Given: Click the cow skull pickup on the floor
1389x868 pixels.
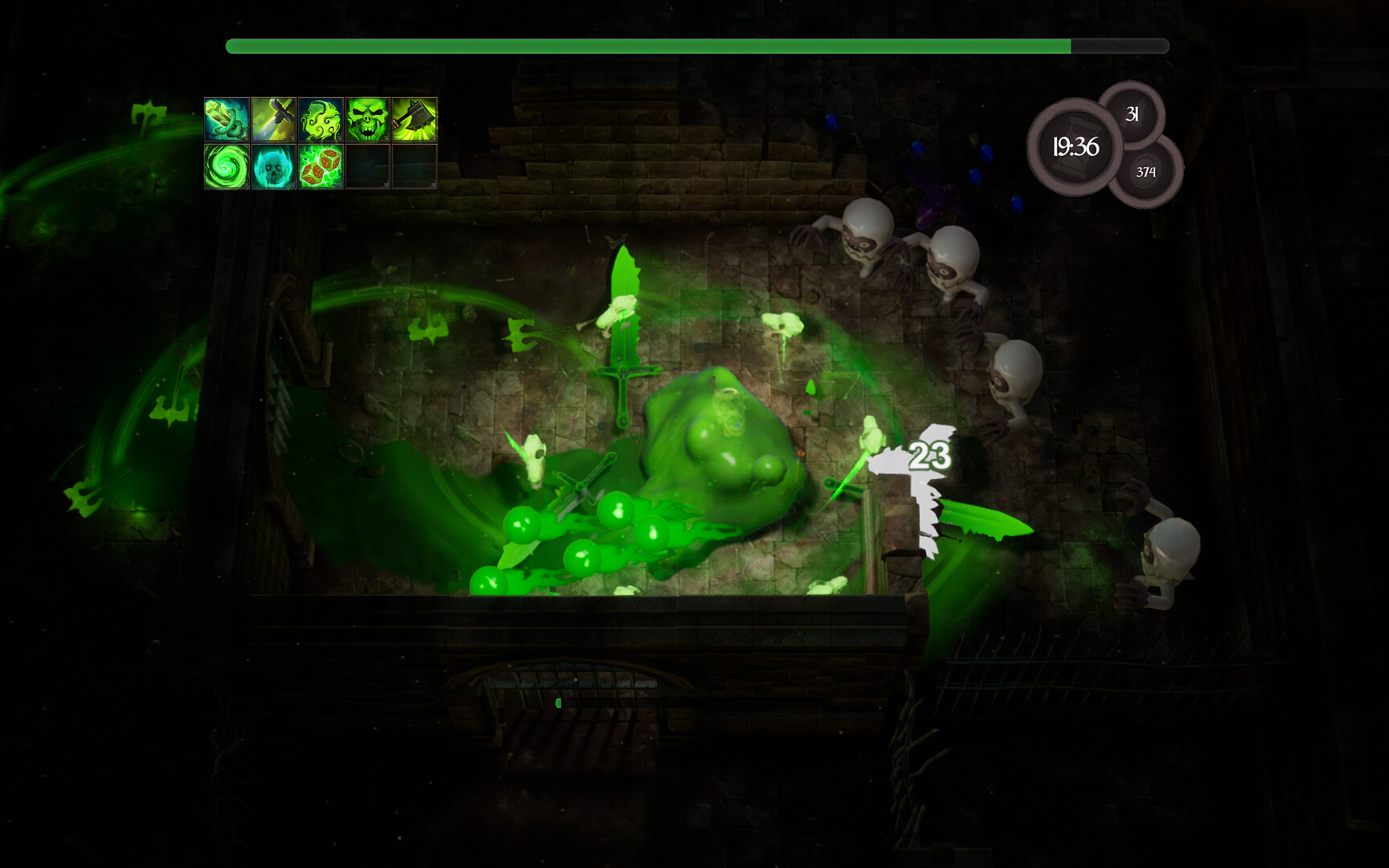Looking at the screenshot, I should (x=532, y=458).
